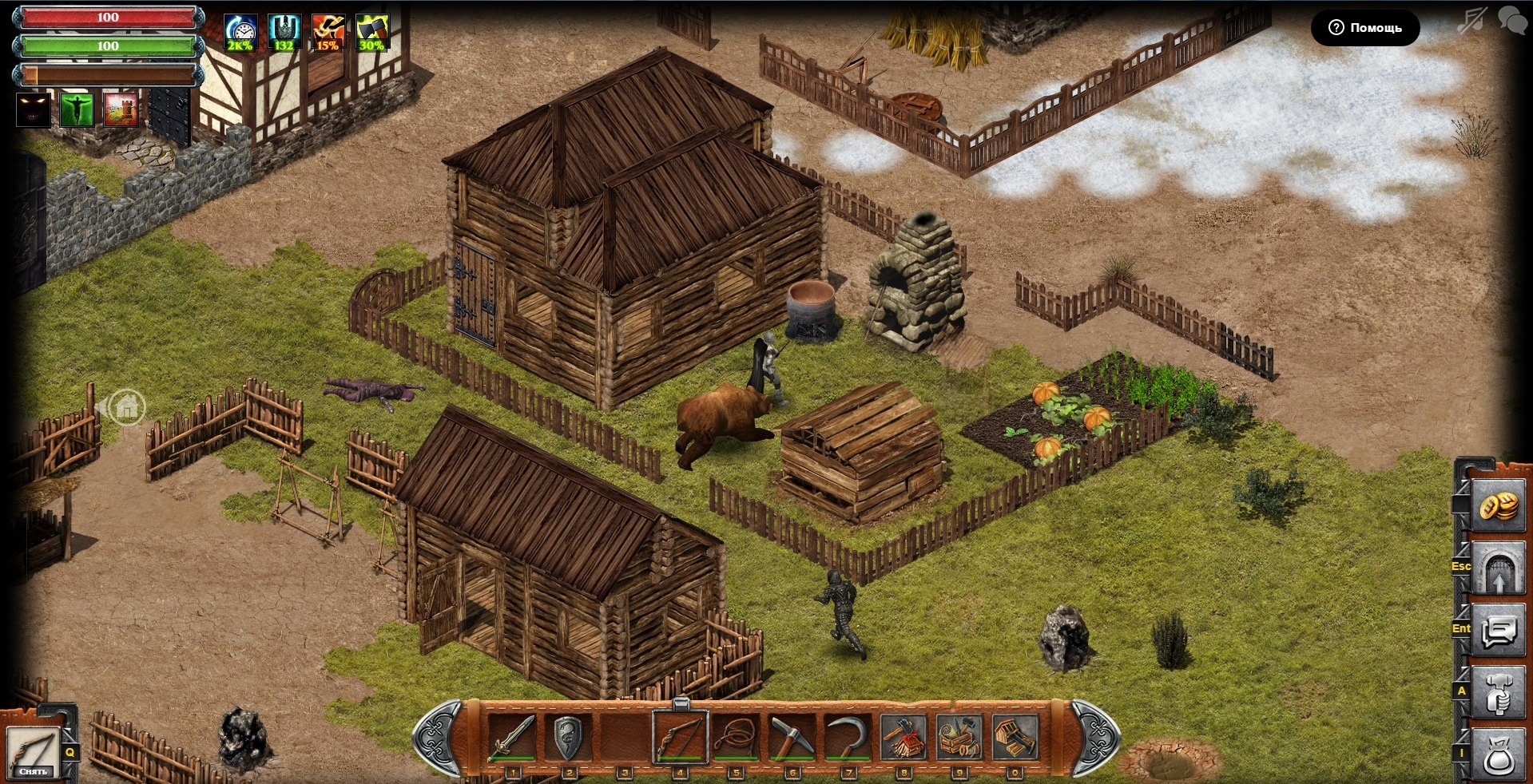Screen dimensions: 1533x784
Task: Click the castle gate exit button
Action: point(1498,569)
